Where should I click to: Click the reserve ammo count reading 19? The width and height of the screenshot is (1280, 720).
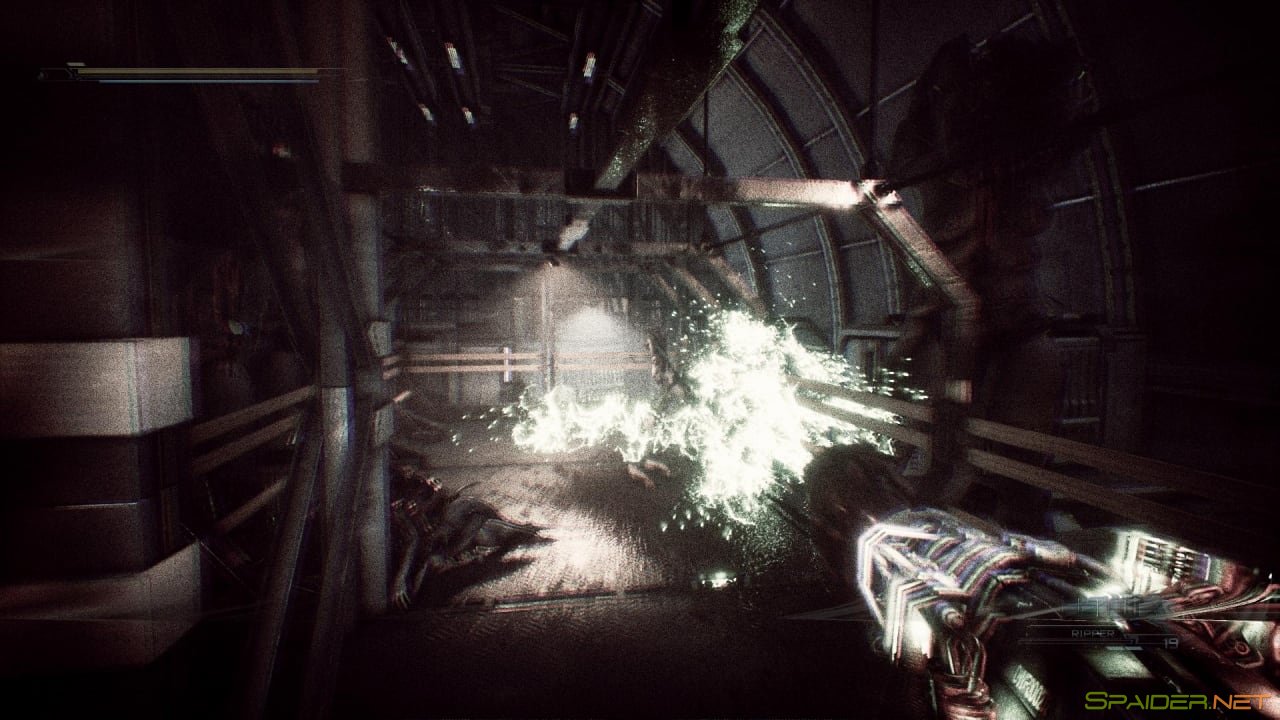point(1170,643)
